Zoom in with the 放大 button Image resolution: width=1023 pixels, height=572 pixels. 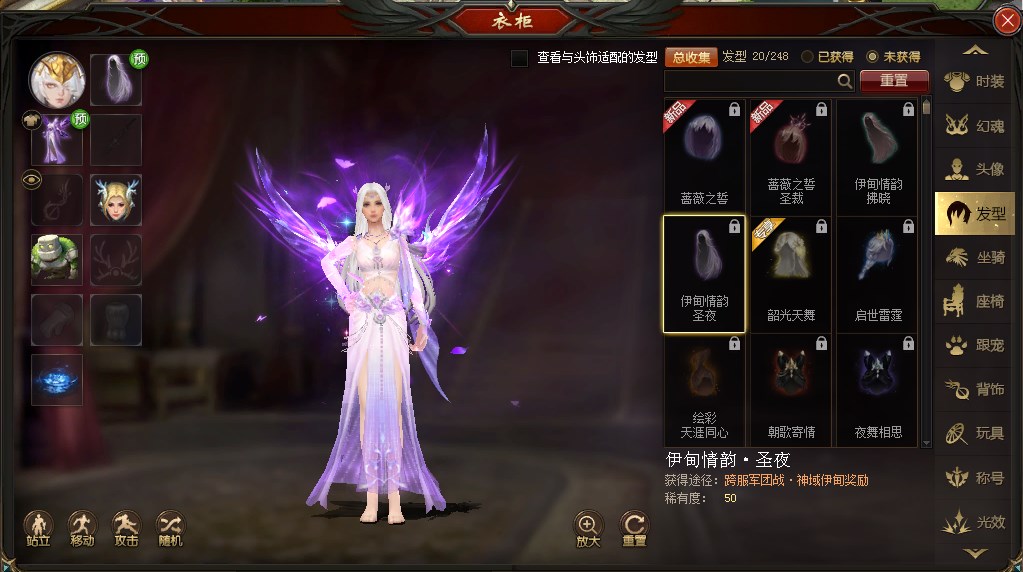(588, 528)
